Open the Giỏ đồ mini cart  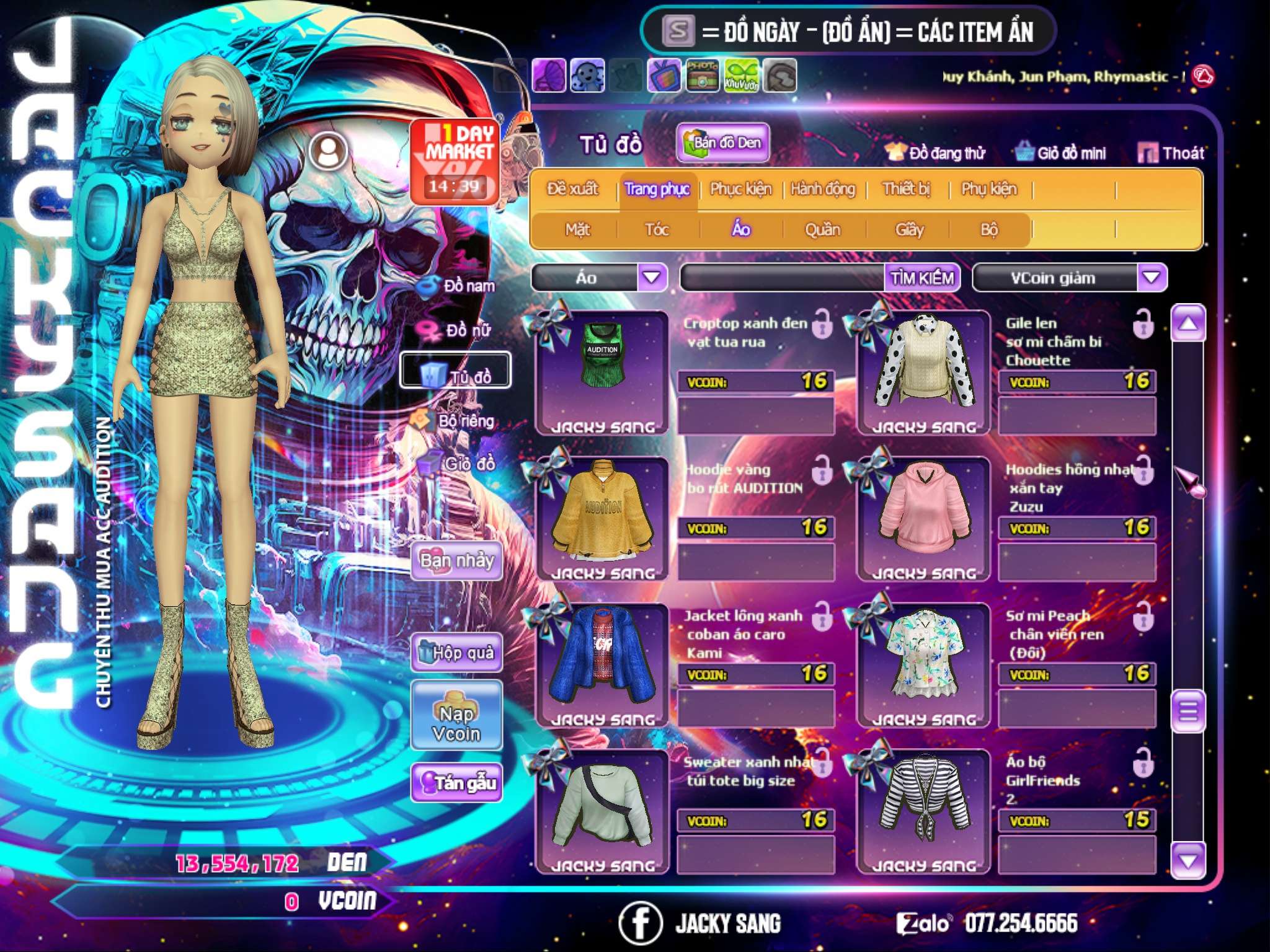click(1061, 152)
